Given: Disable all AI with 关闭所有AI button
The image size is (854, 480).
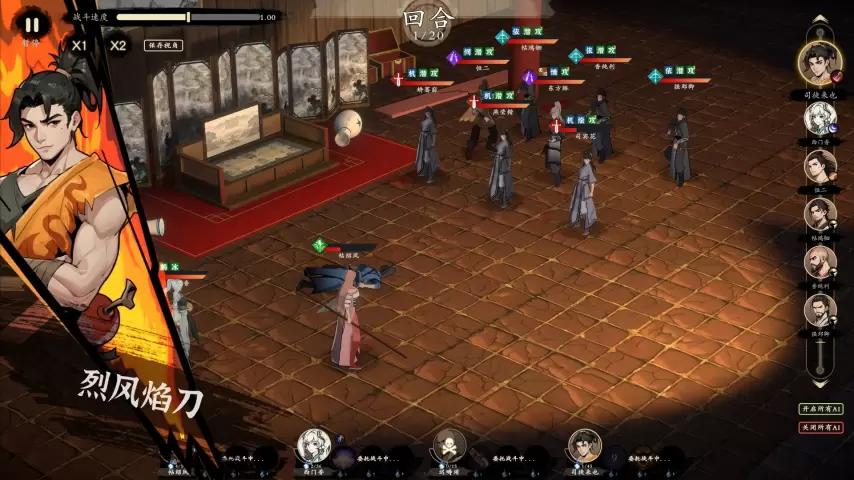Looking at the screenshot, I should click(821, 427).
